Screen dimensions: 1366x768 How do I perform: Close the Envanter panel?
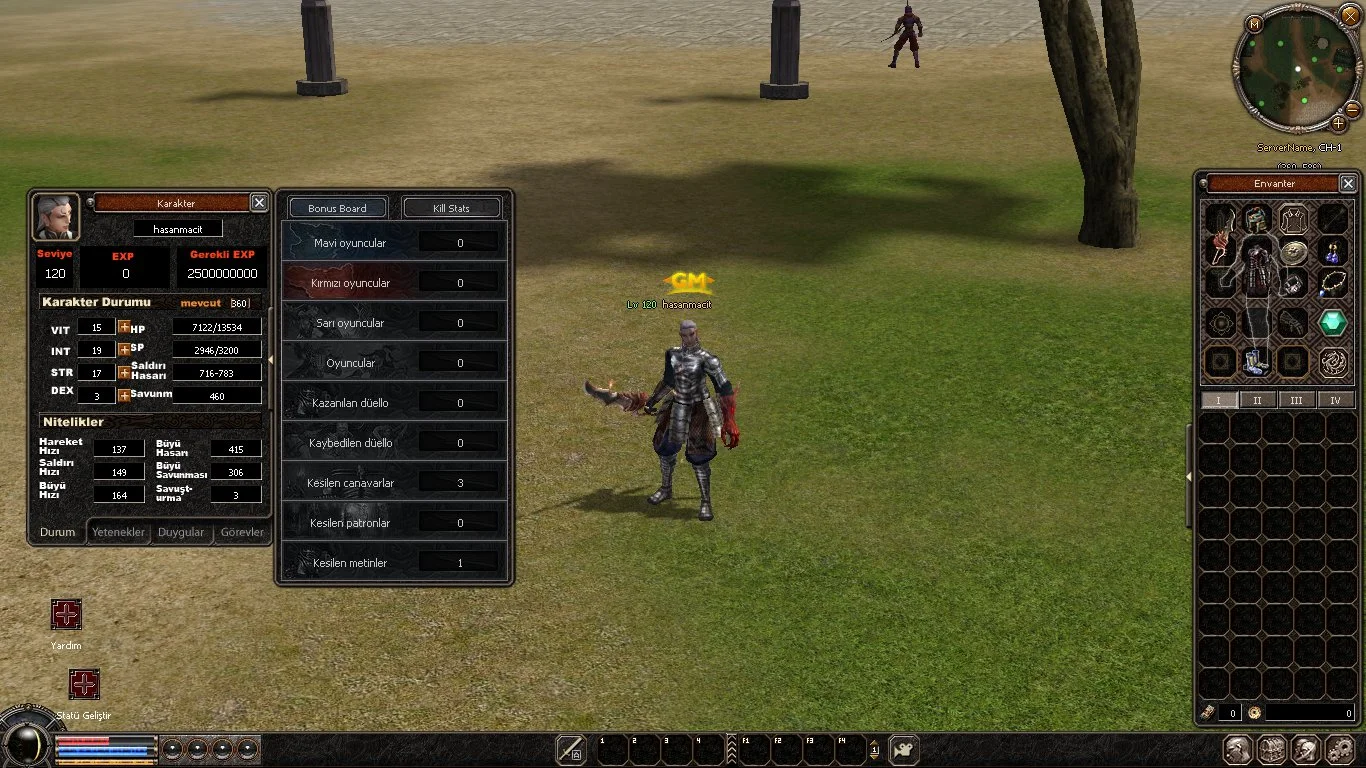tap(1348, 184)
